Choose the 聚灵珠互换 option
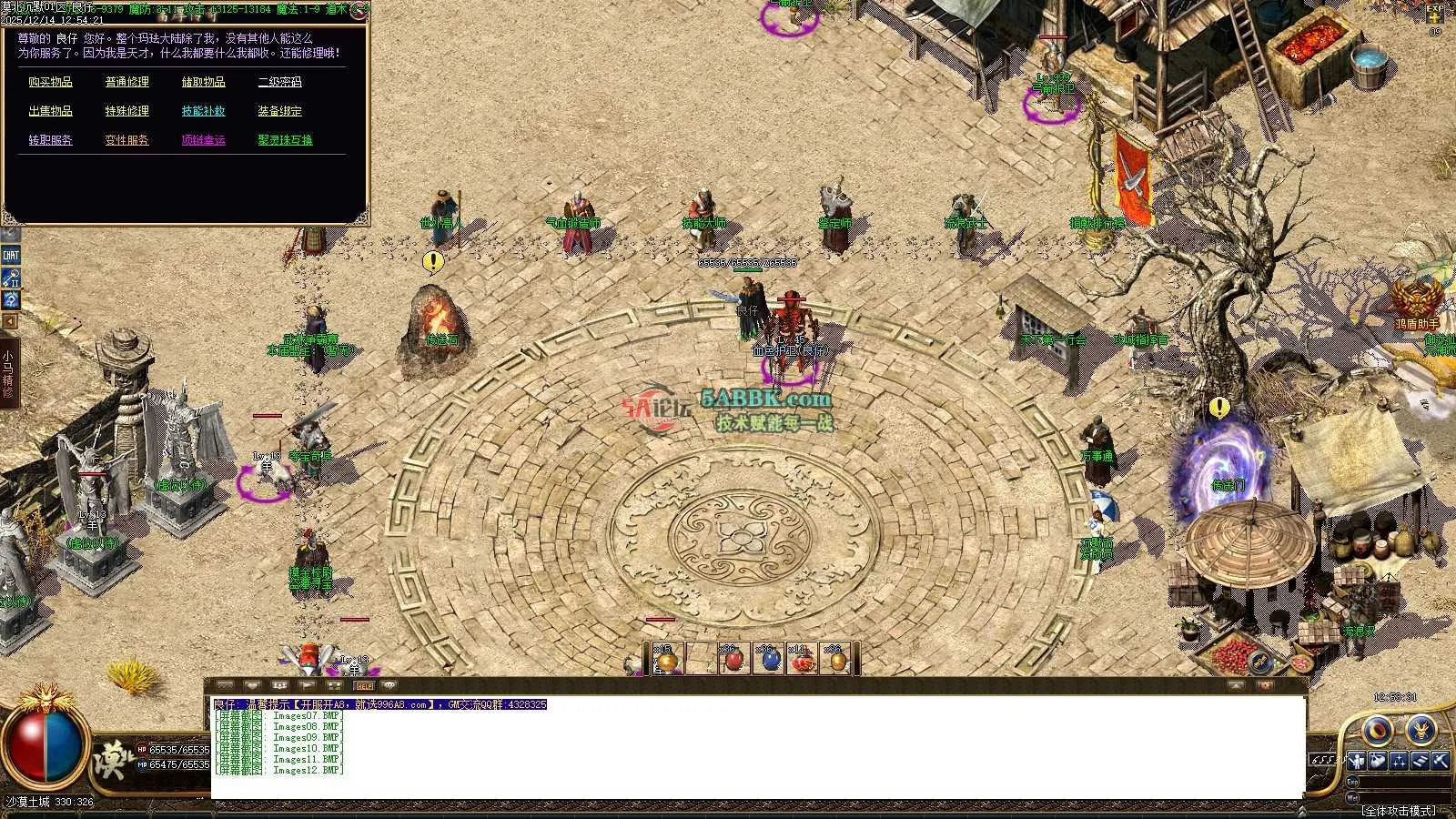Screen dimensions: 1456x819 (x=285, y=140)
